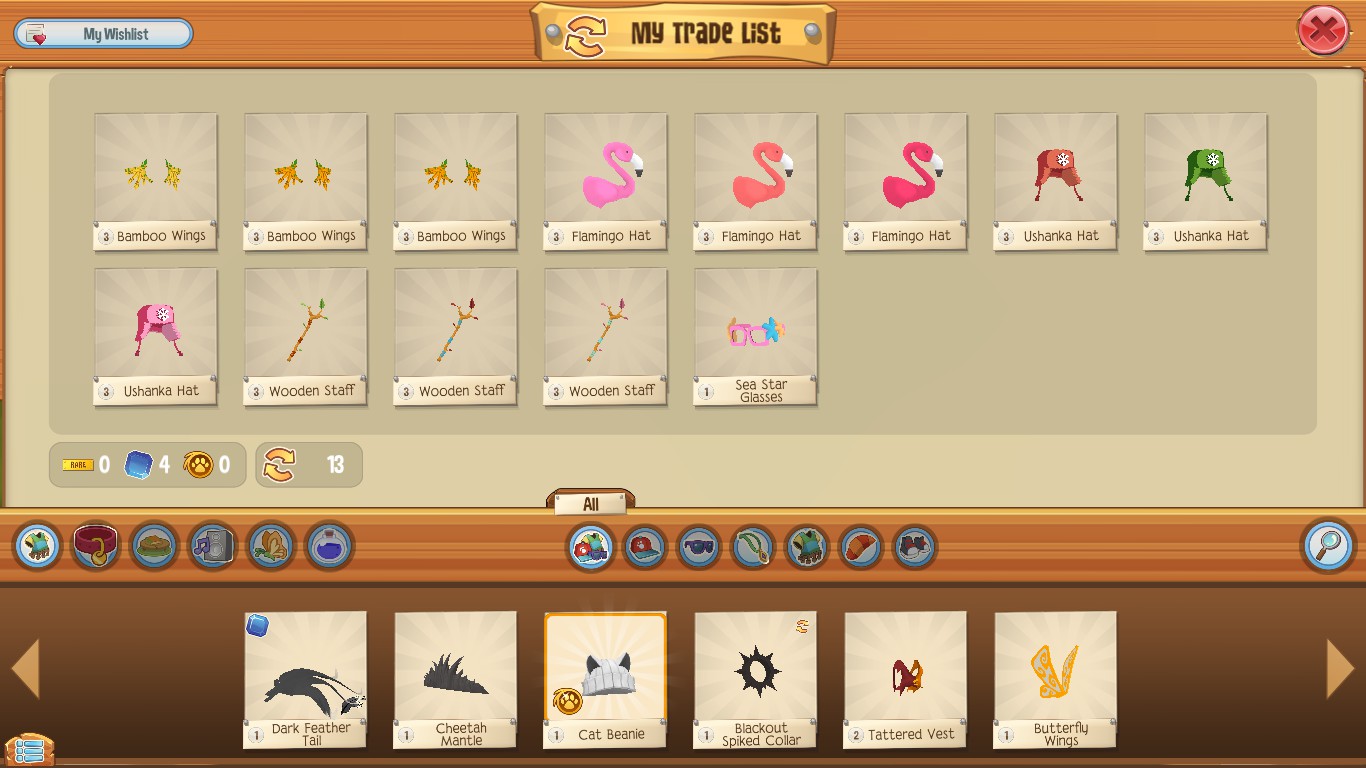Image resolution: width=1366 pixels, height=768 pixels.
Task: Select the Cat Beanie from inventory
Action: pyautogui.click(x=605, y=680)
